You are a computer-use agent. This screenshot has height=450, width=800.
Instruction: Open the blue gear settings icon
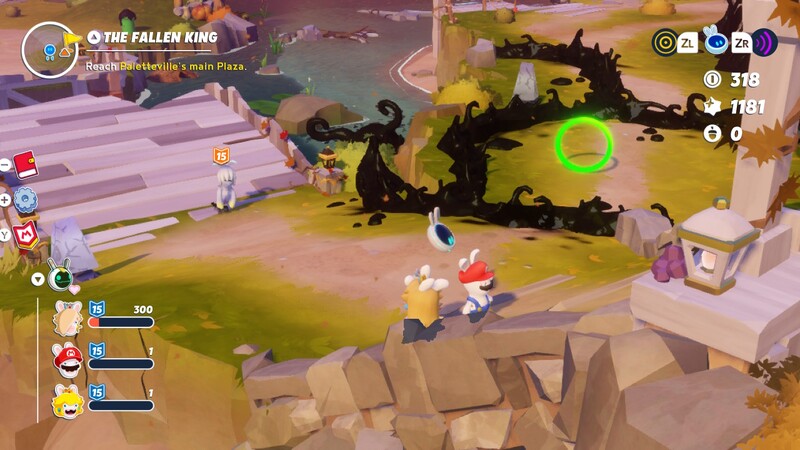(25, 200)
